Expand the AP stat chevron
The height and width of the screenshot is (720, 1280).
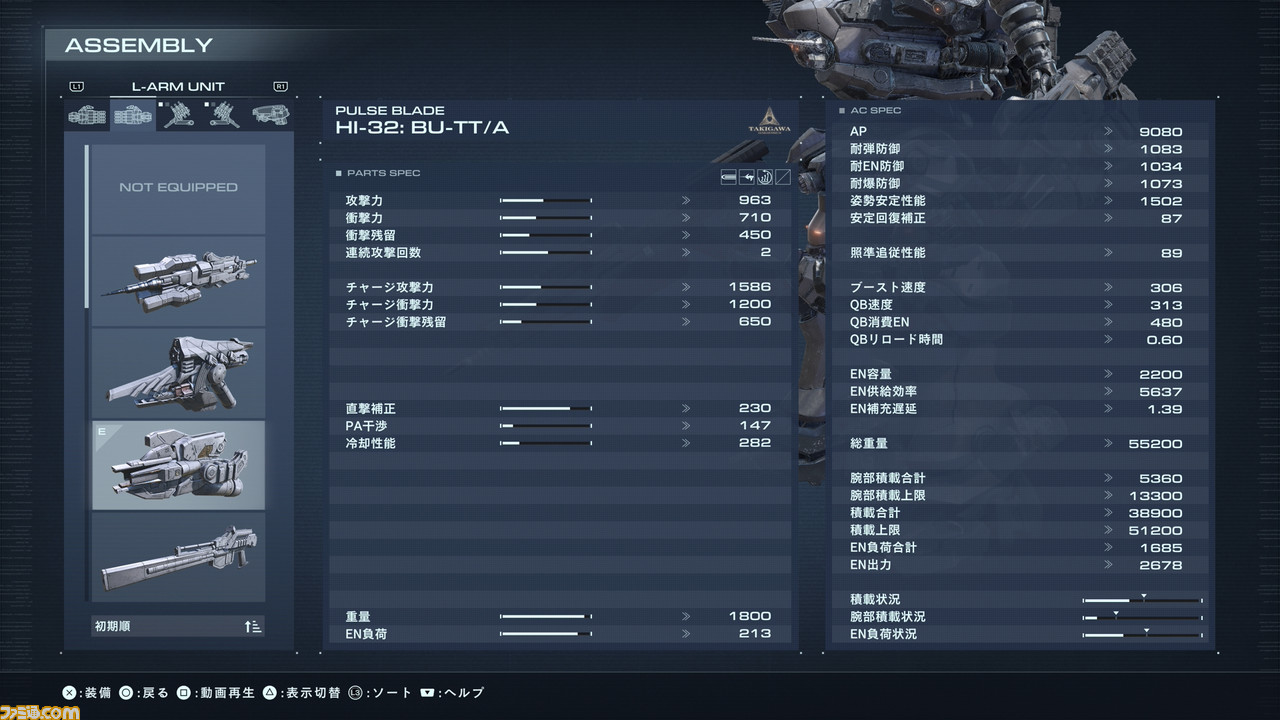[x=1107, y=131]
